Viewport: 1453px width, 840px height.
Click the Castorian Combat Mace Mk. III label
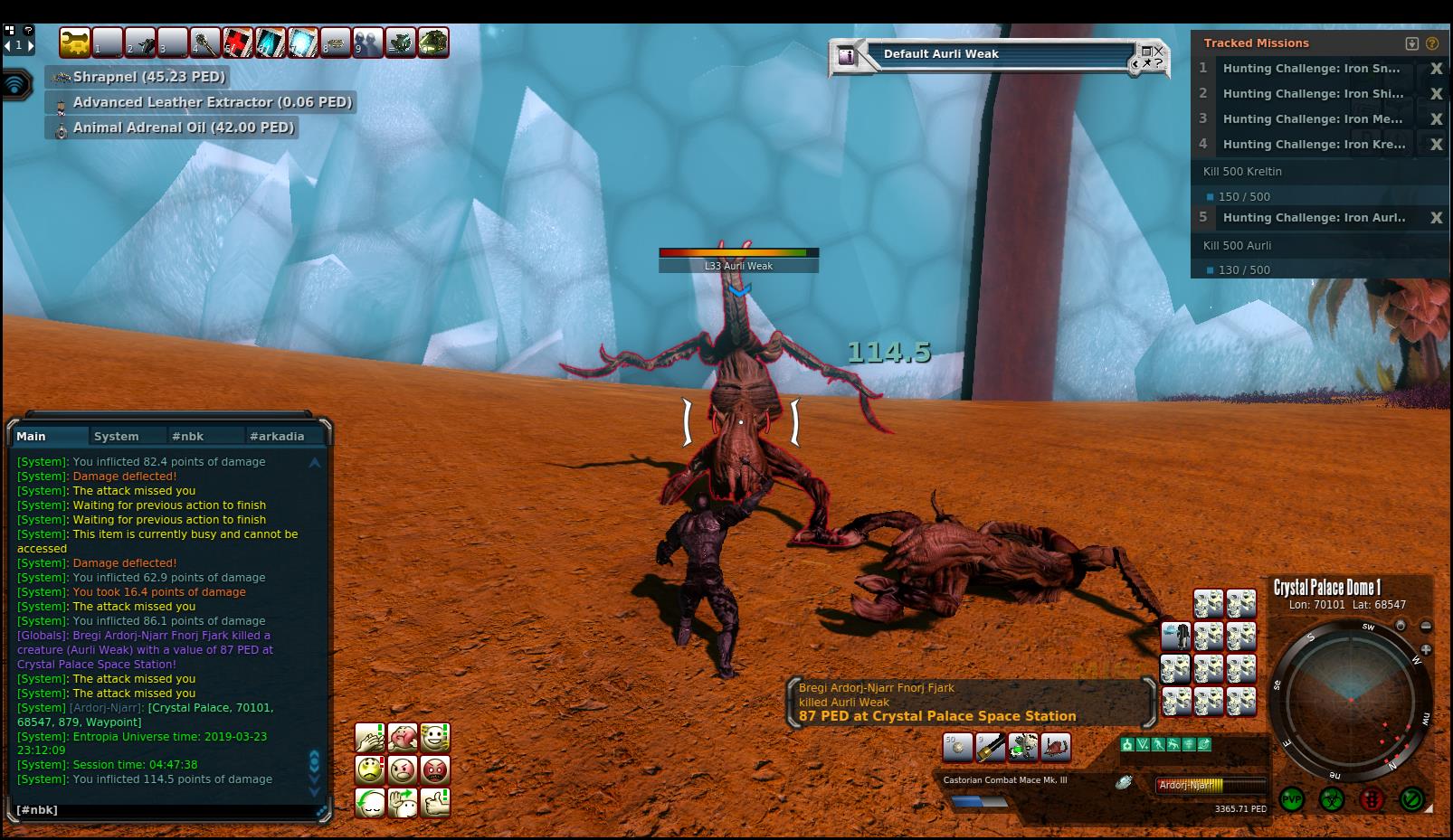coord(1004,779)
